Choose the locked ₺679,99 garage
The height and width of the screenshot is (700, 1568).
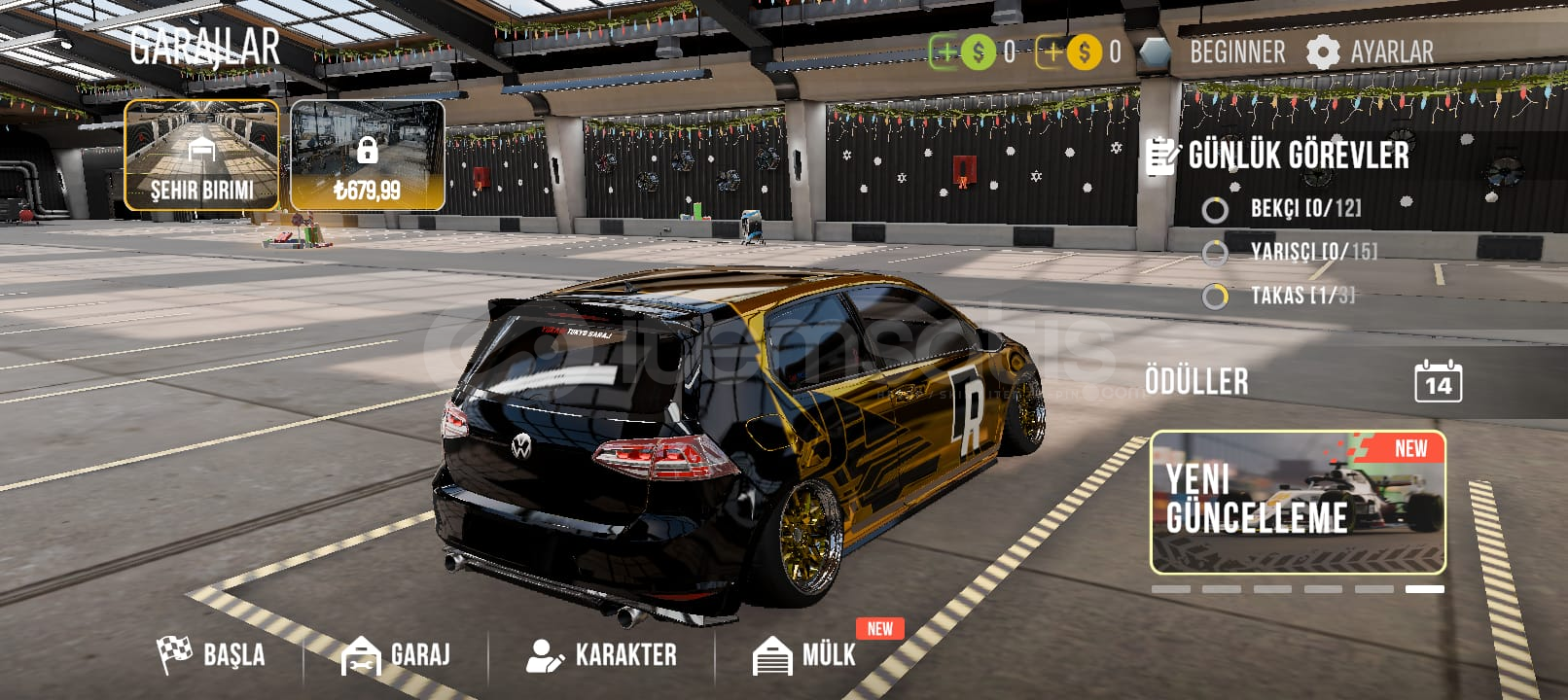368,156
